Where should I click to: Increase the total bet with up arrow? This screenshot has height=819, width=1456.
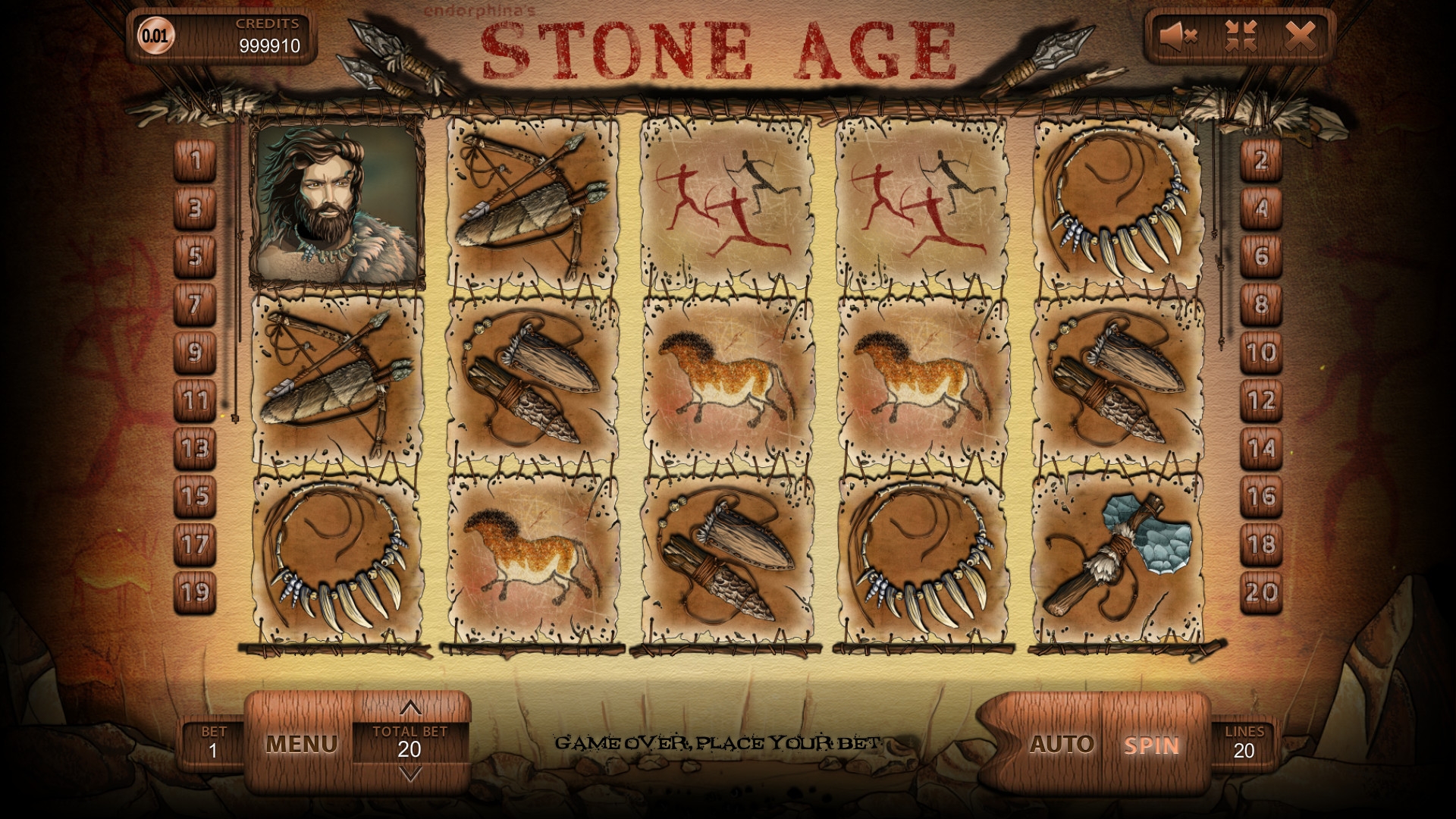(x=410, y=709)
